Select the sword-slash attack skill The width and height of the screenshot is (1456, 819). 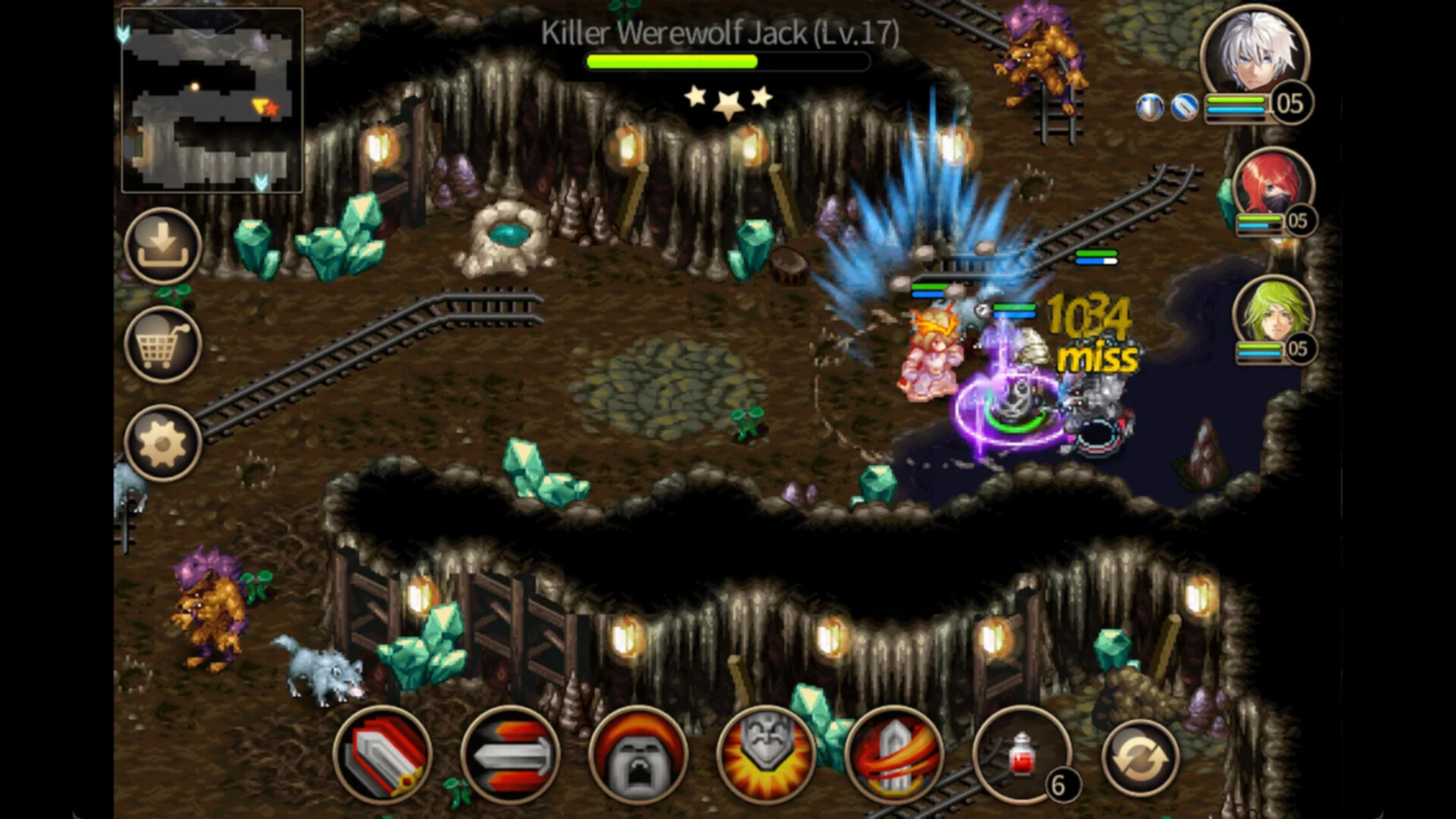pos(385,757)
